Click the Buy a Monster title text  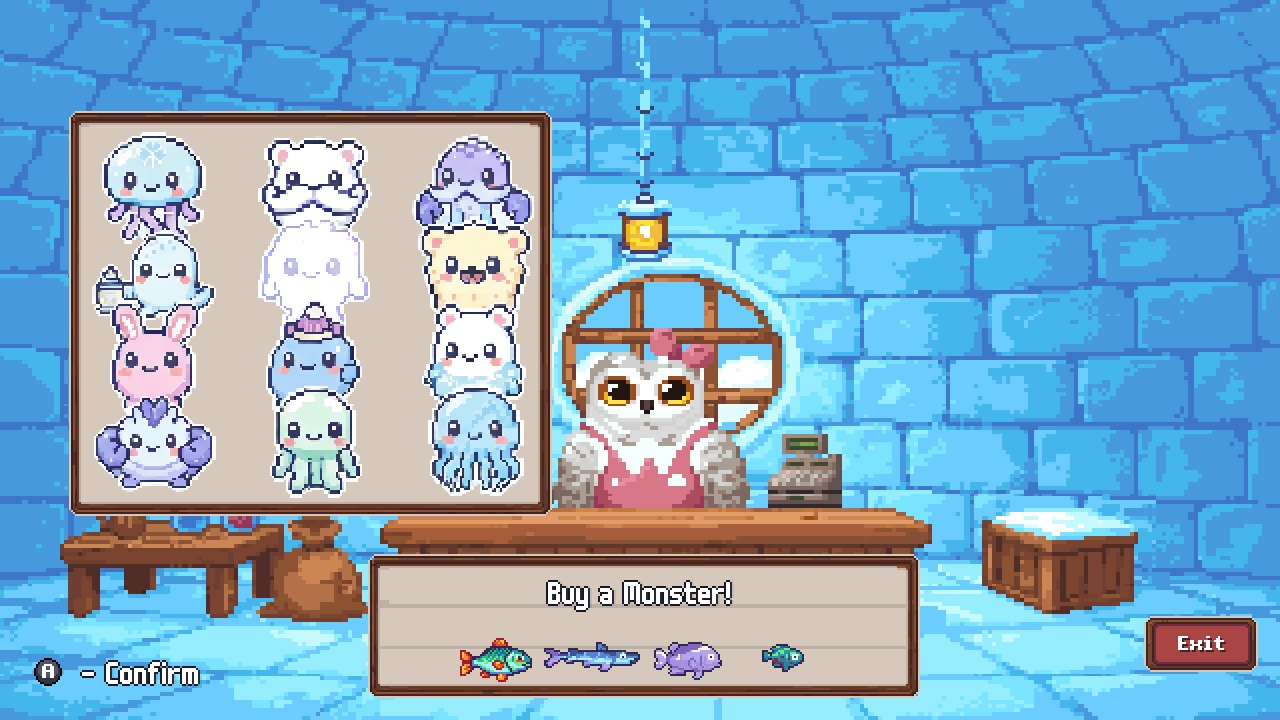[x=640, y=593]
